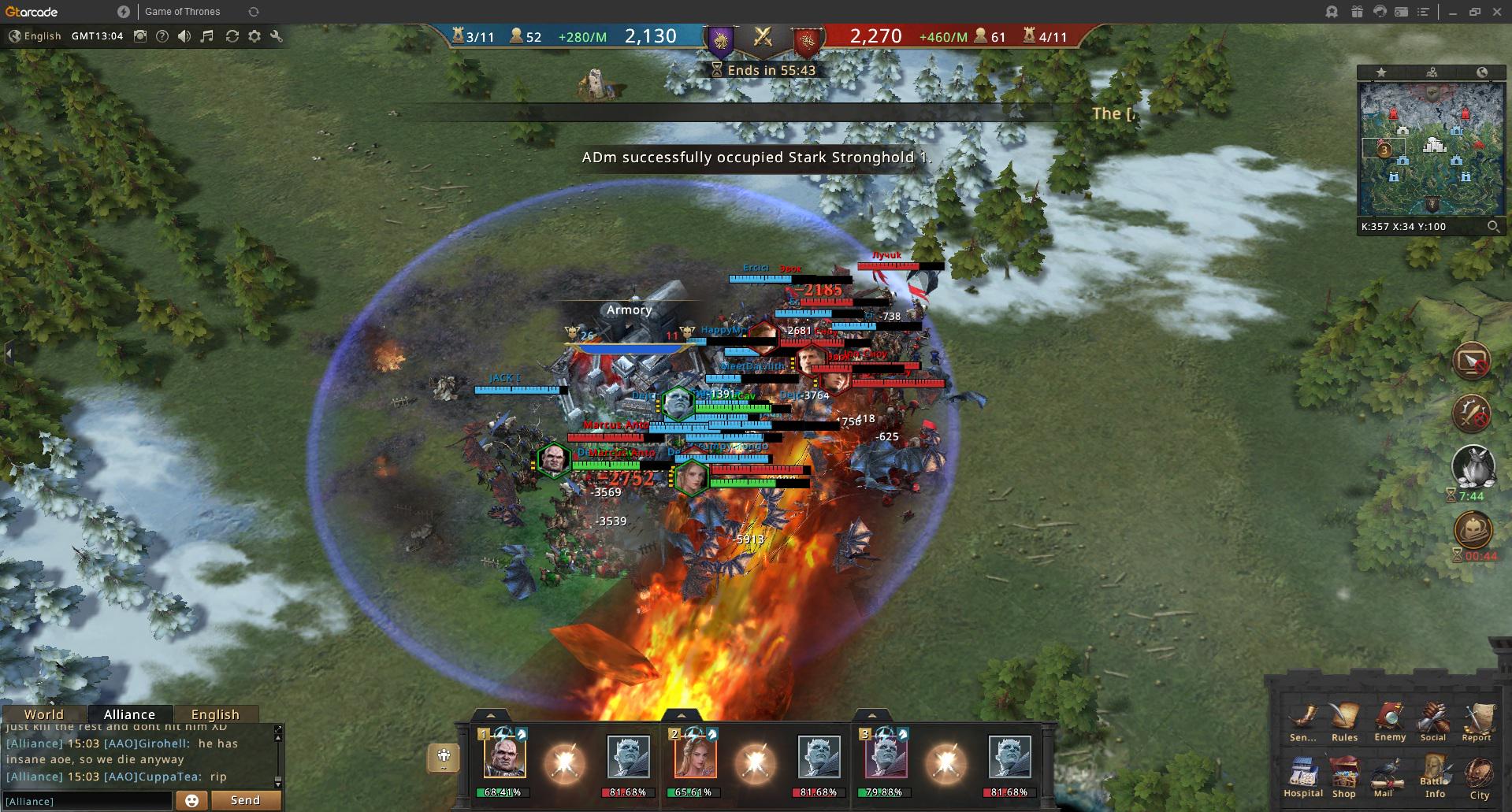View the Enemy book icon

tap(1389, 718)
